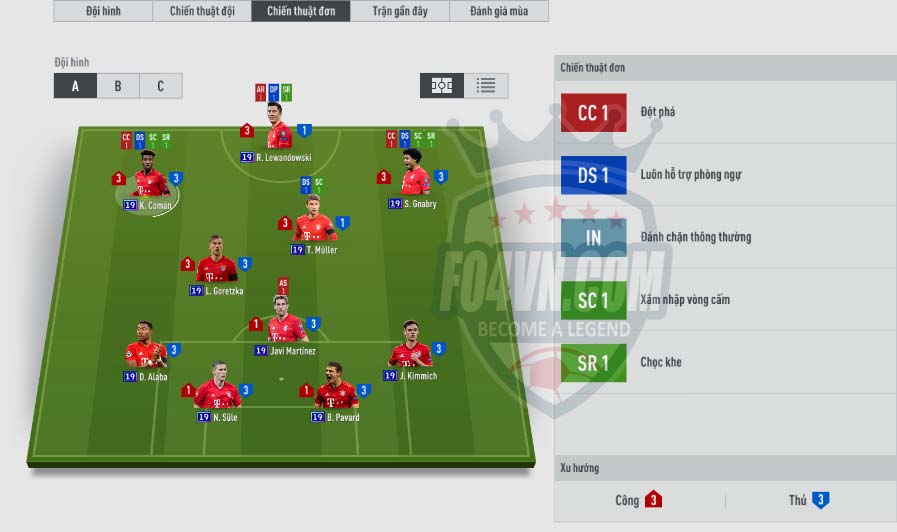Click Javi Martínez on the pitch

click(287, 325)
